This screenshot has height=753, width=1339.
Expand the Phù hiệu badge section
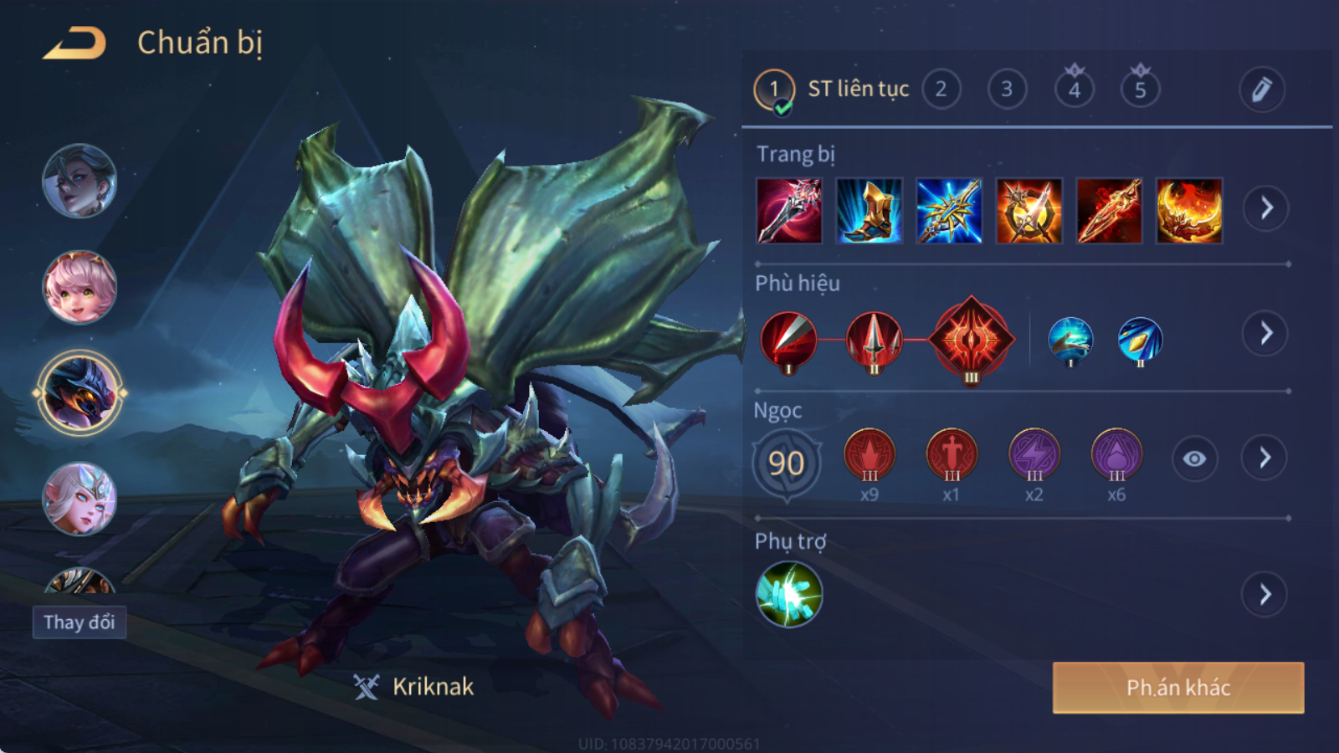pyautogui.click(x=1265, y=333)
